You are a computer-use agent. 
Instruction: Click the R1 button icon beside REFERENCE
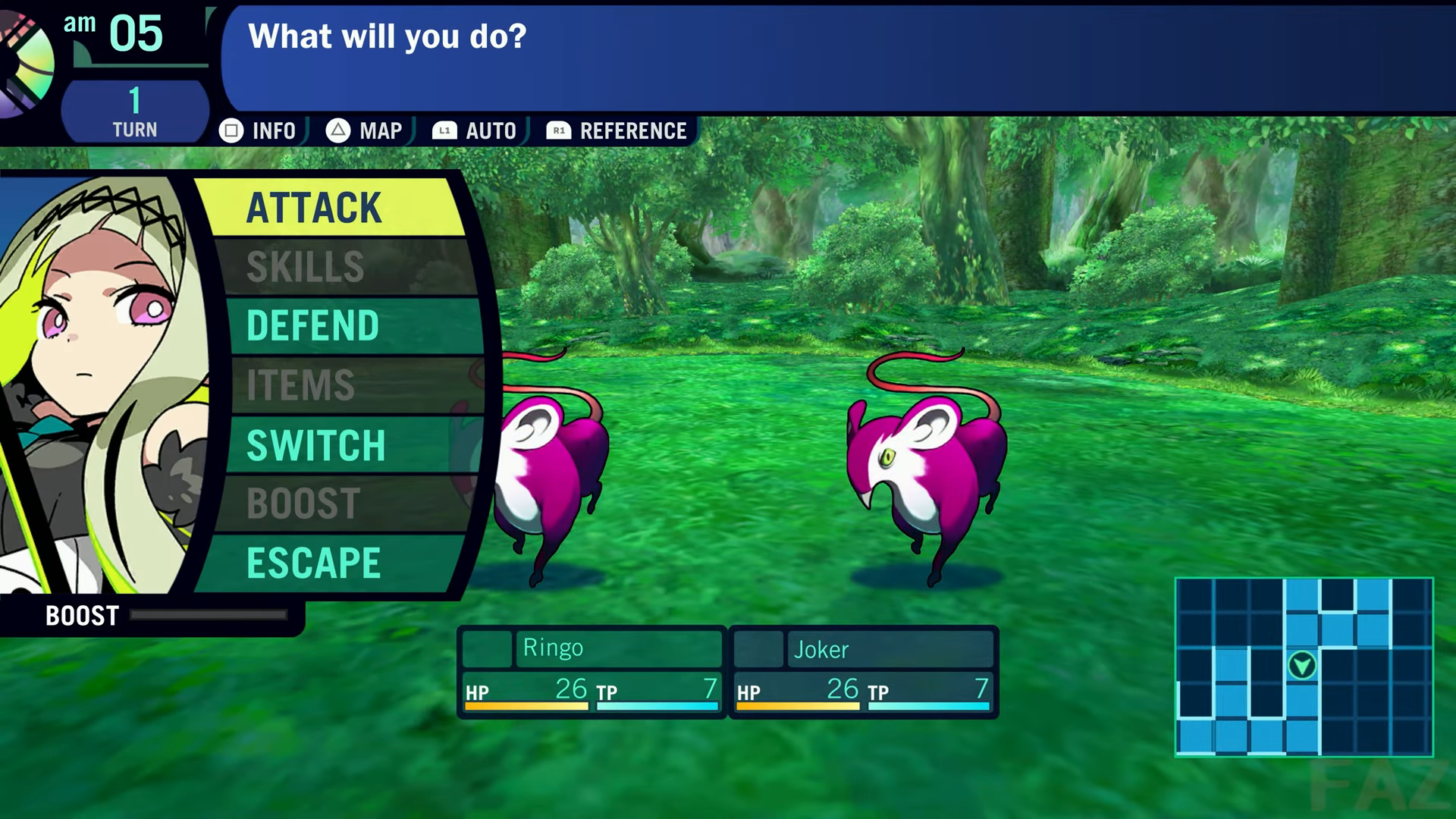(x=559, y=130)
